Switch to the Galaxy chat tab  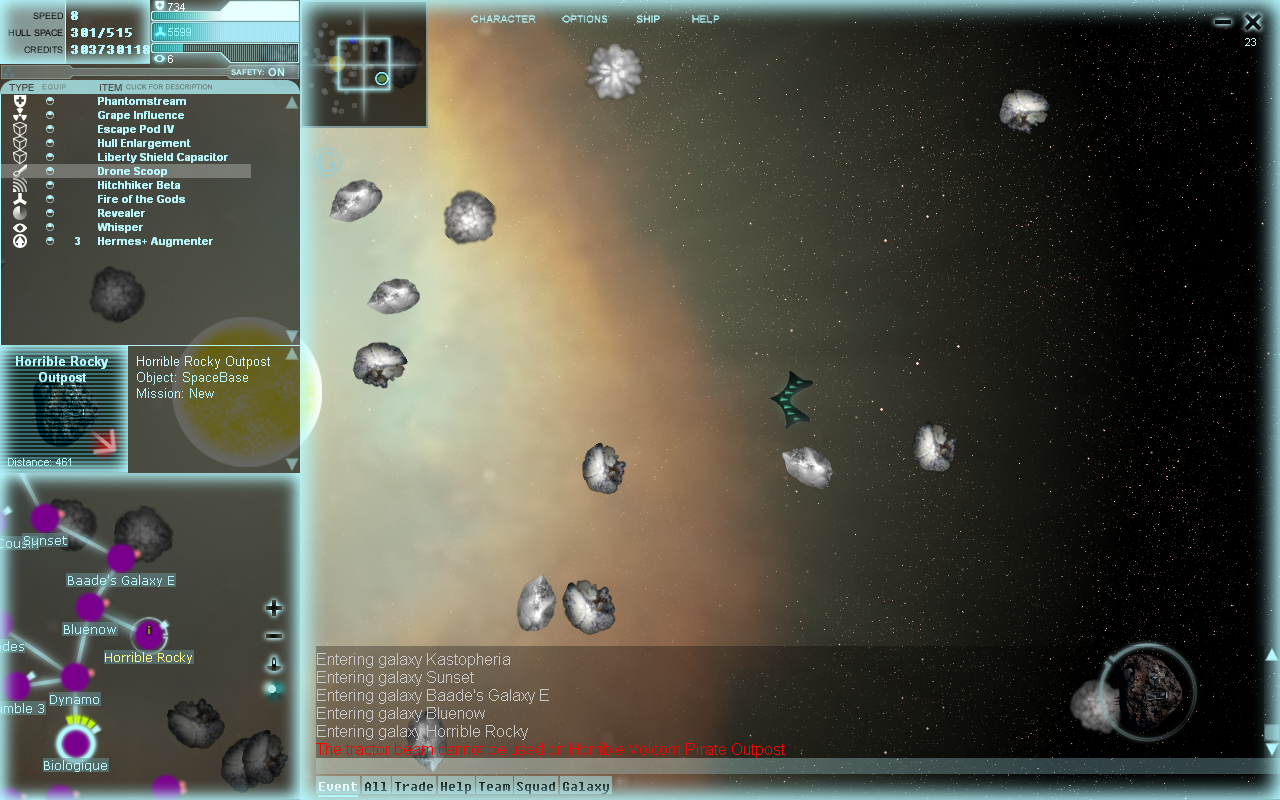coord(586,787)
